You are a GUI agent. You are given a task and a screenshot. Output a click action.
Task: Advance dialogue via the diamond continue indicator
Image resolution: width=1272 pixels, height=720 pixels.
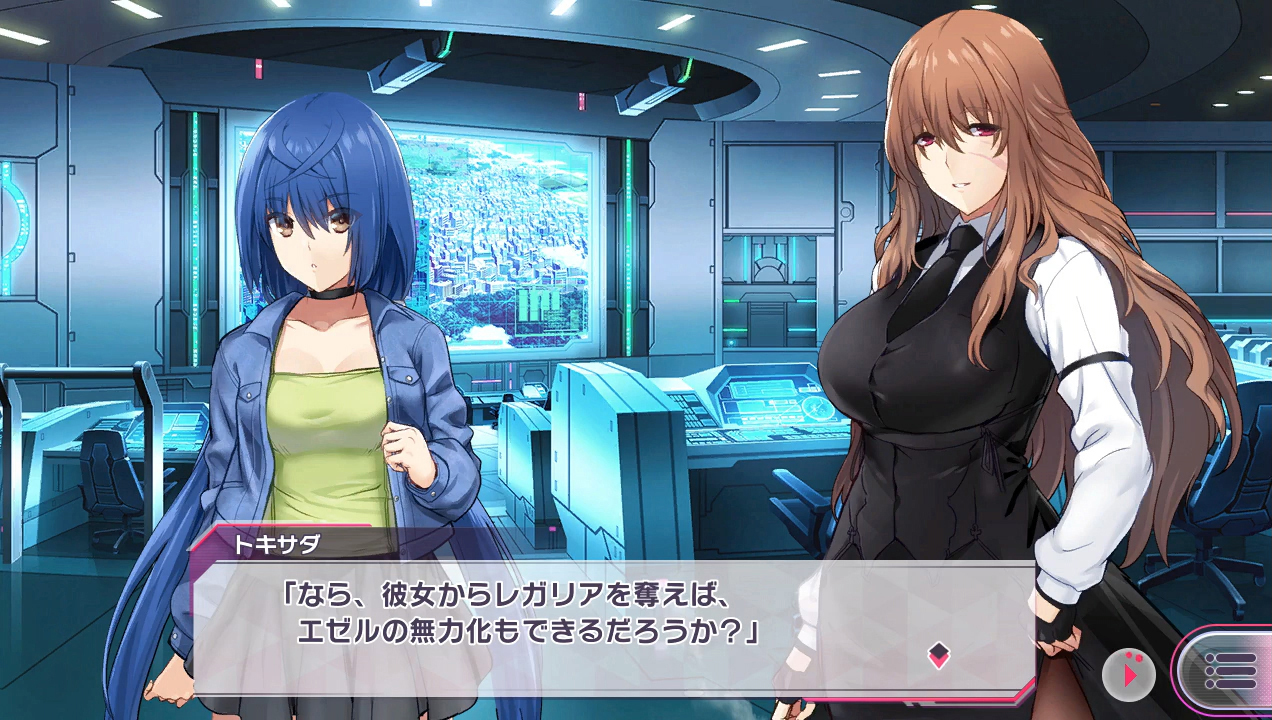pyautogui.click(x=938, y=656)
